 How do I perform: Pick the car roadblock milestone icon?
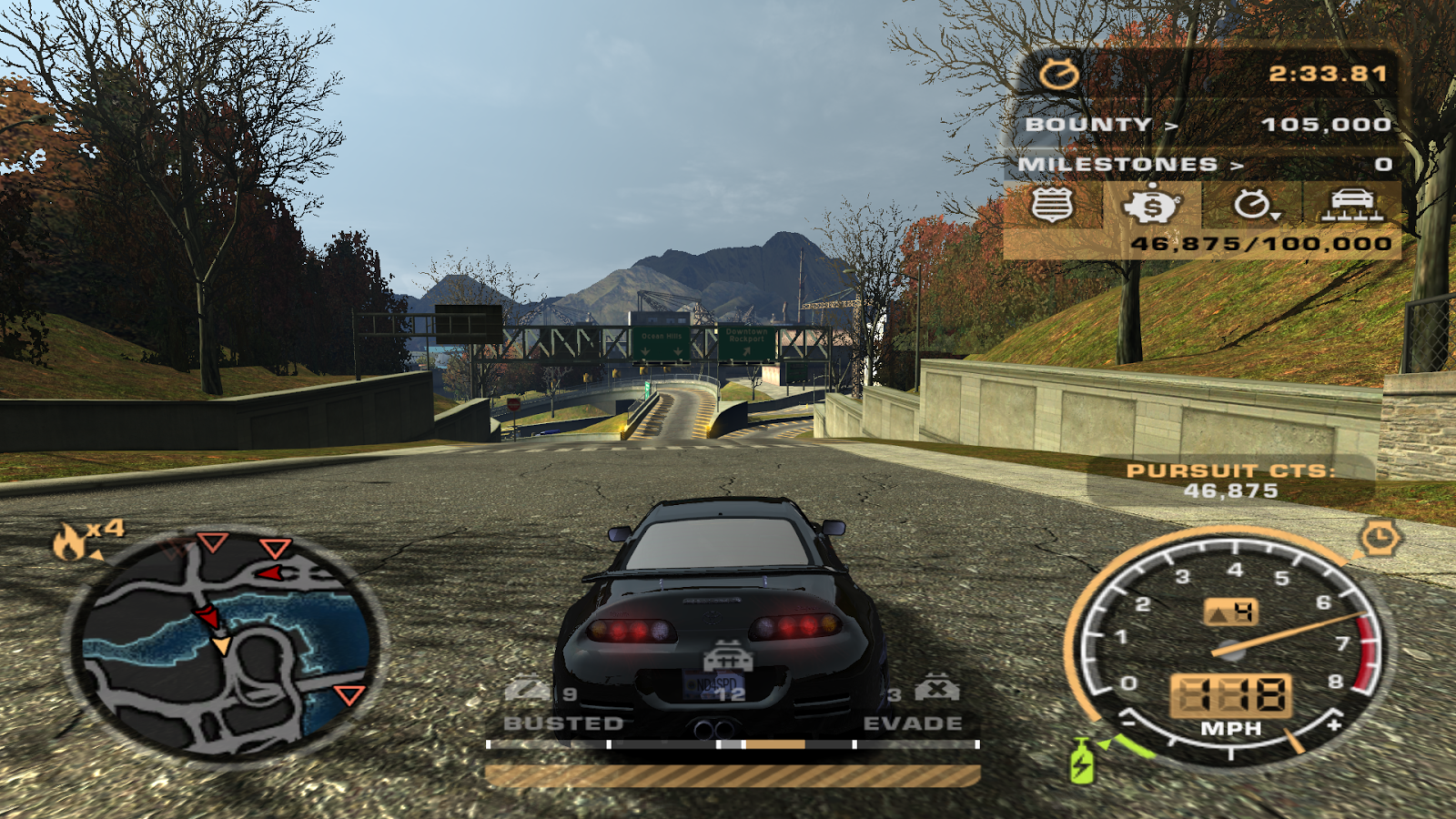pyautogui.click(x=1352, y=205)
